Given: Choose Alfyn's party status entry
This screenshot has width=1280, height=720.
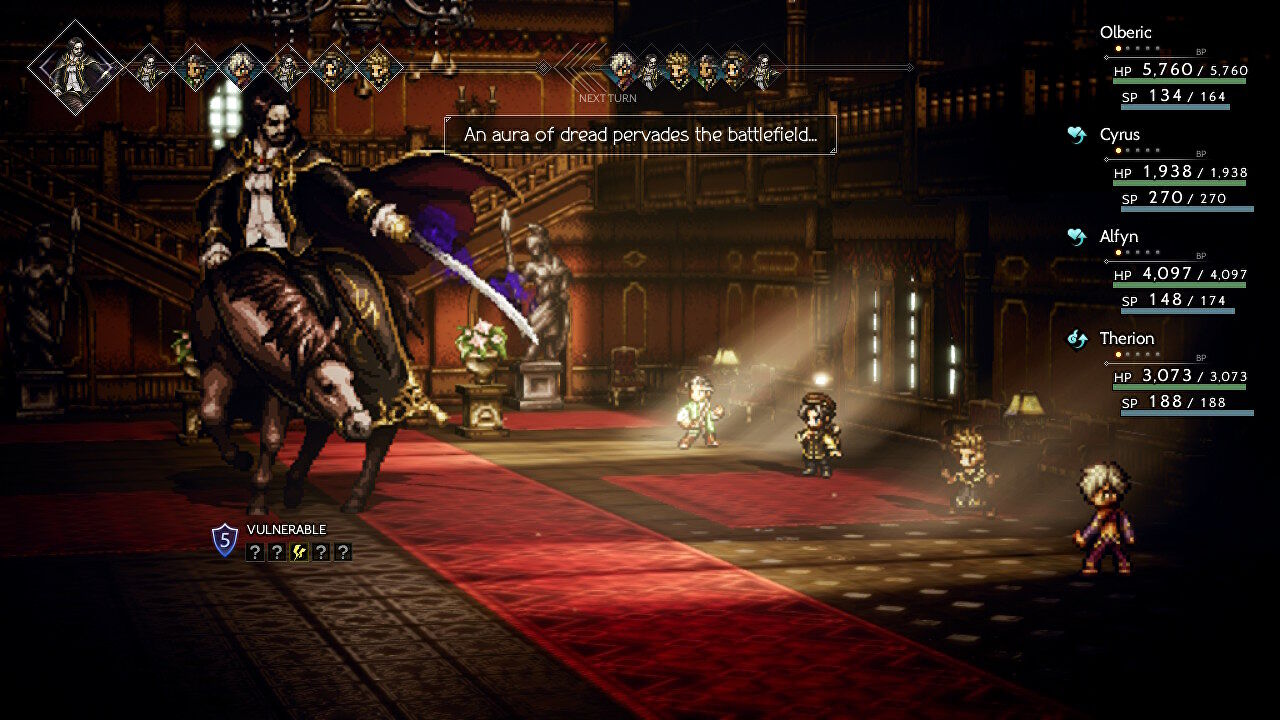Looking at the screenshot, I should (x=1175, y=270).
